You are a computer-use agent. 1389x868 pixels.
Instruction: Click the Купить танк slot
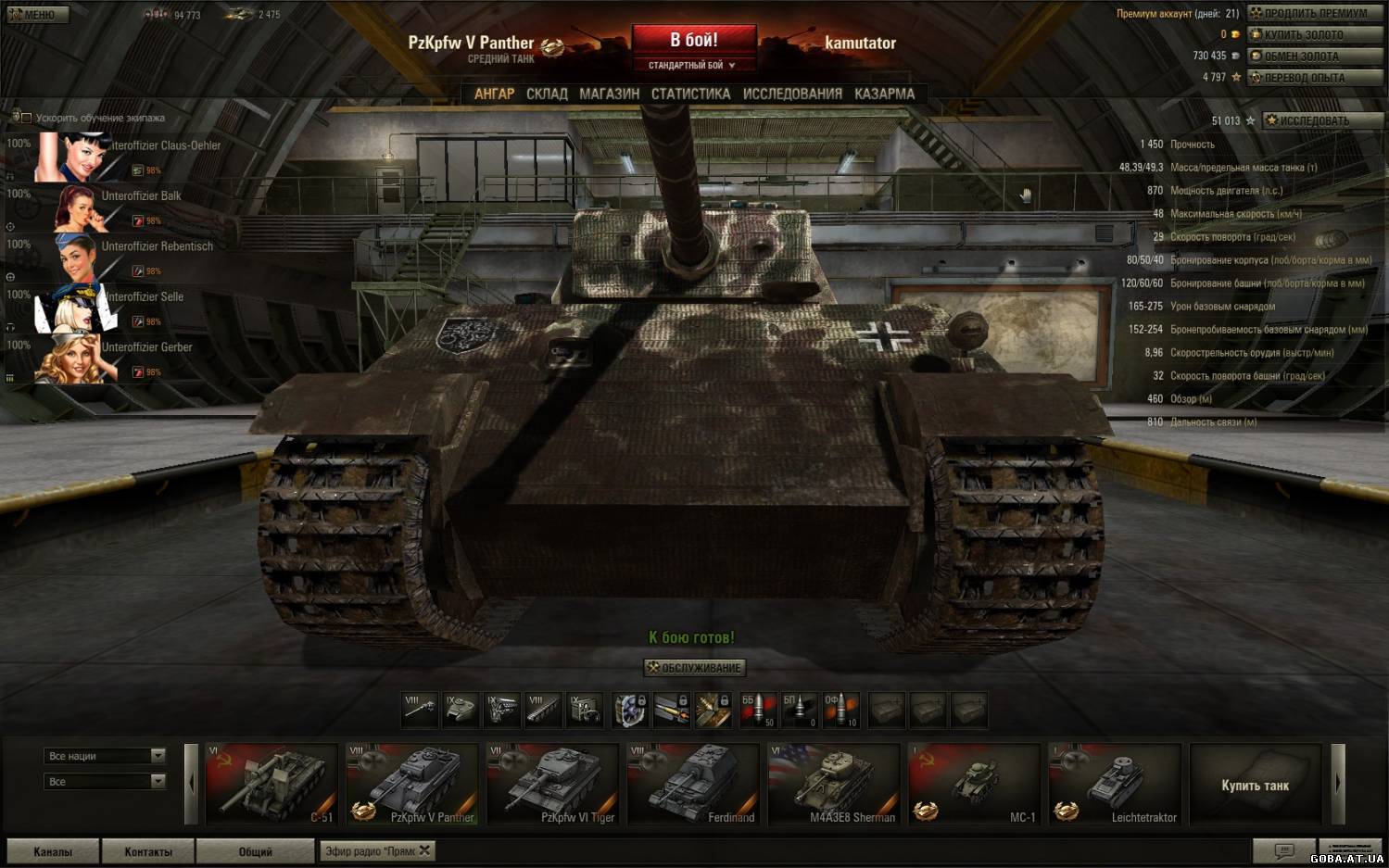(x=1255, y=785)
